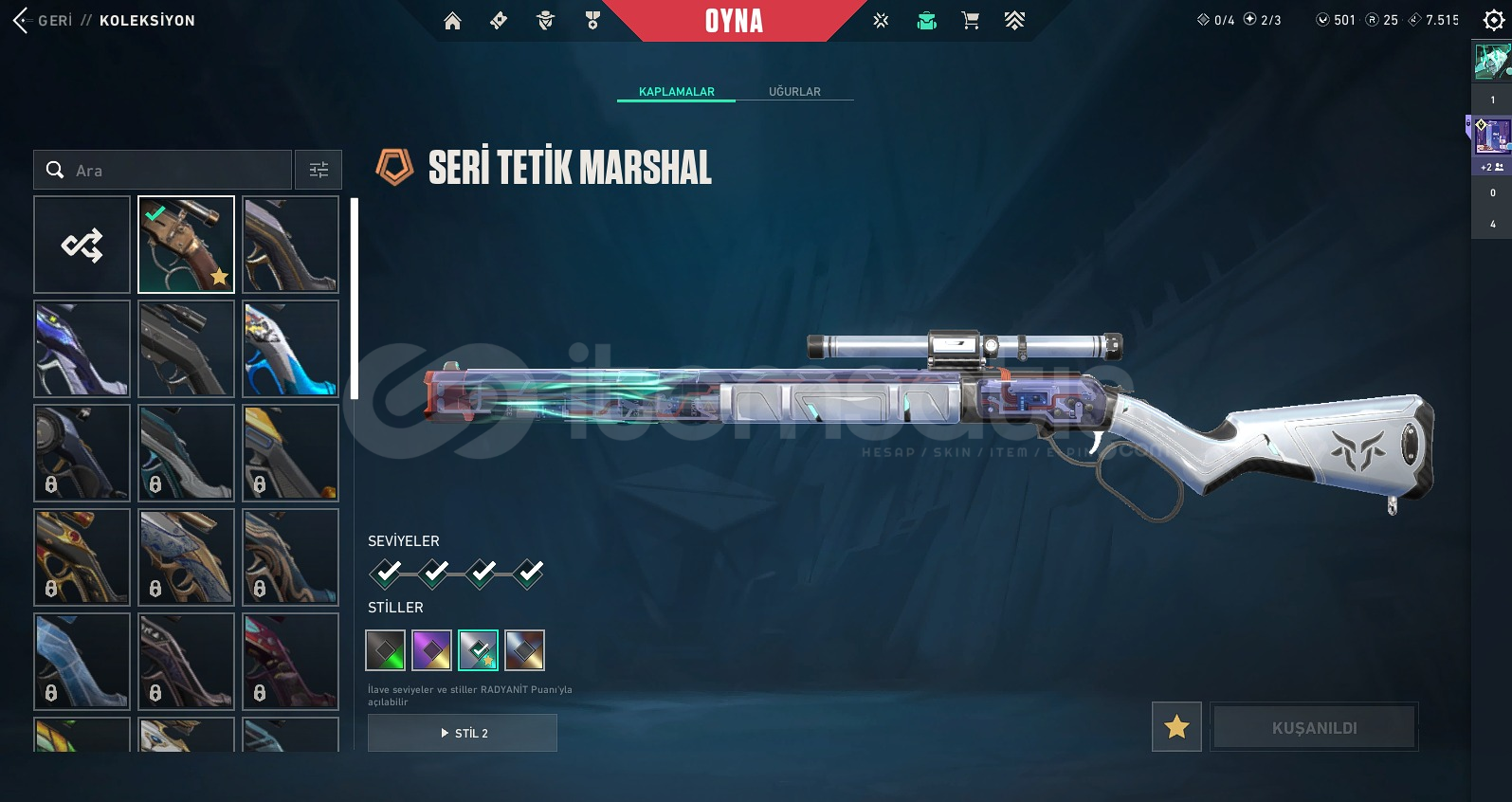Play the STİL 2 preview video
Viewport: 1512px width, 802px height.
point(463,733)
